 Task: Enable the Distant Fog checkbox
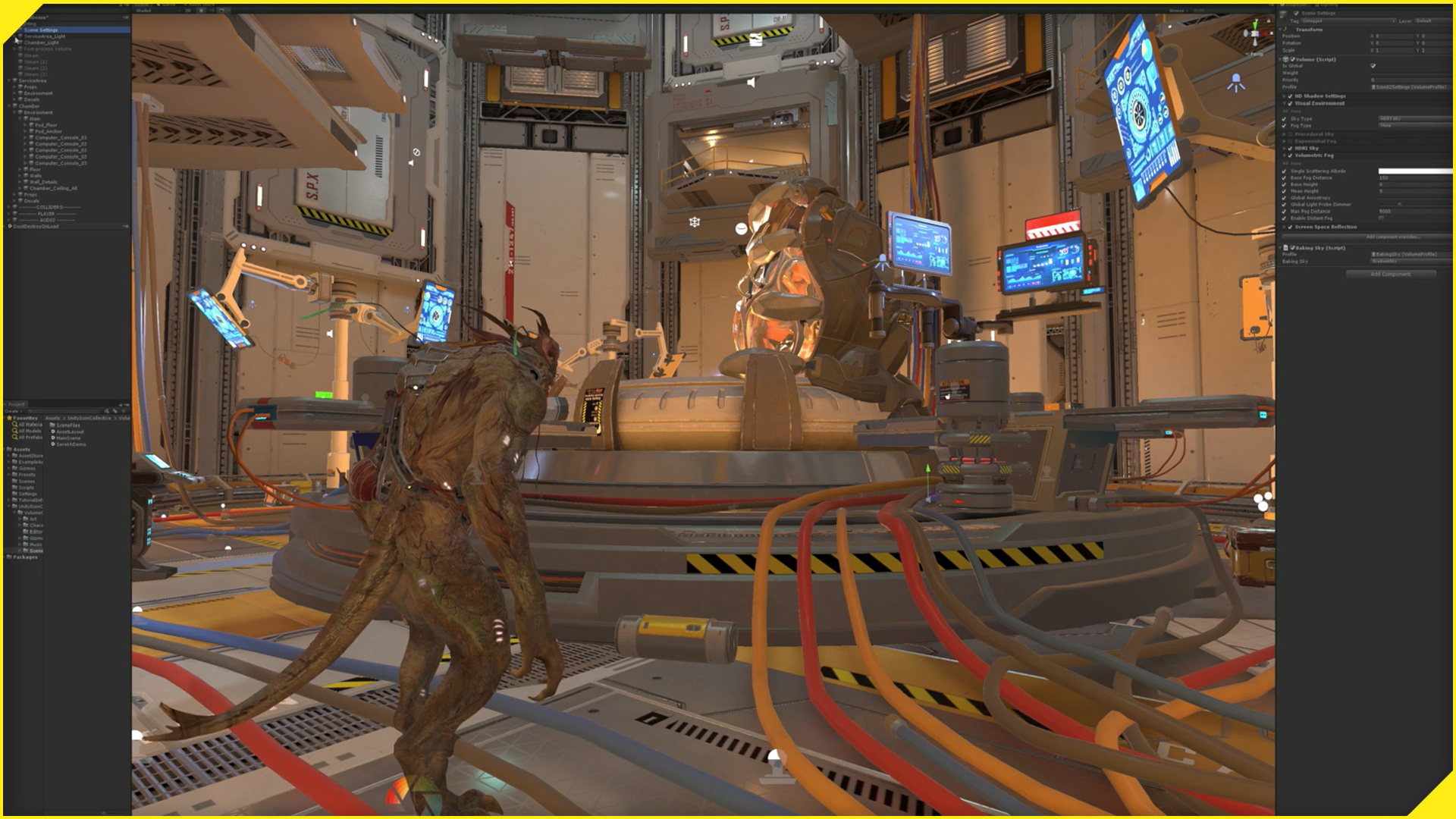(x=1381, y=218)
